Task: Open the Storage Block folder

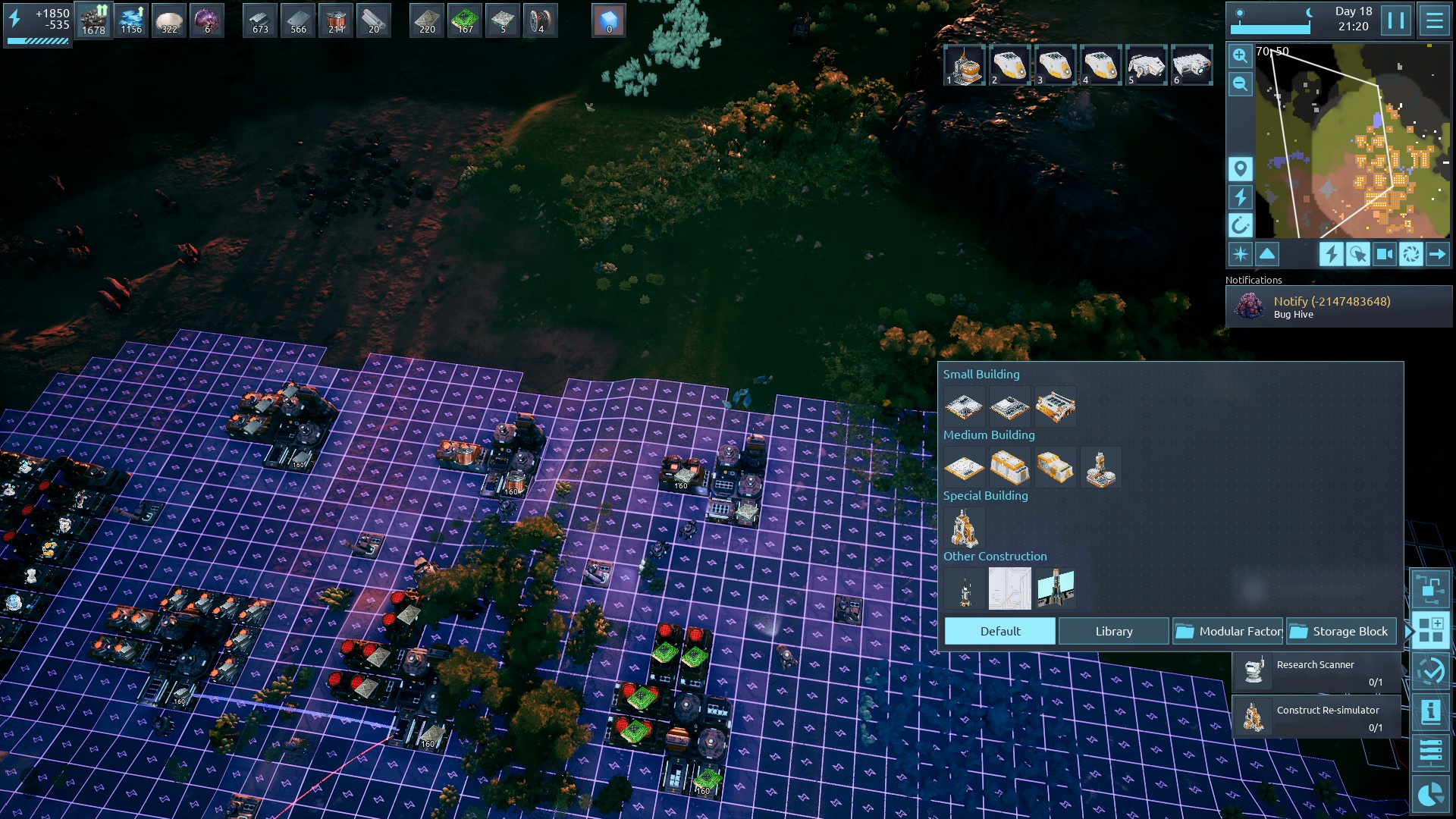Action: click(x=1341, y=631)
